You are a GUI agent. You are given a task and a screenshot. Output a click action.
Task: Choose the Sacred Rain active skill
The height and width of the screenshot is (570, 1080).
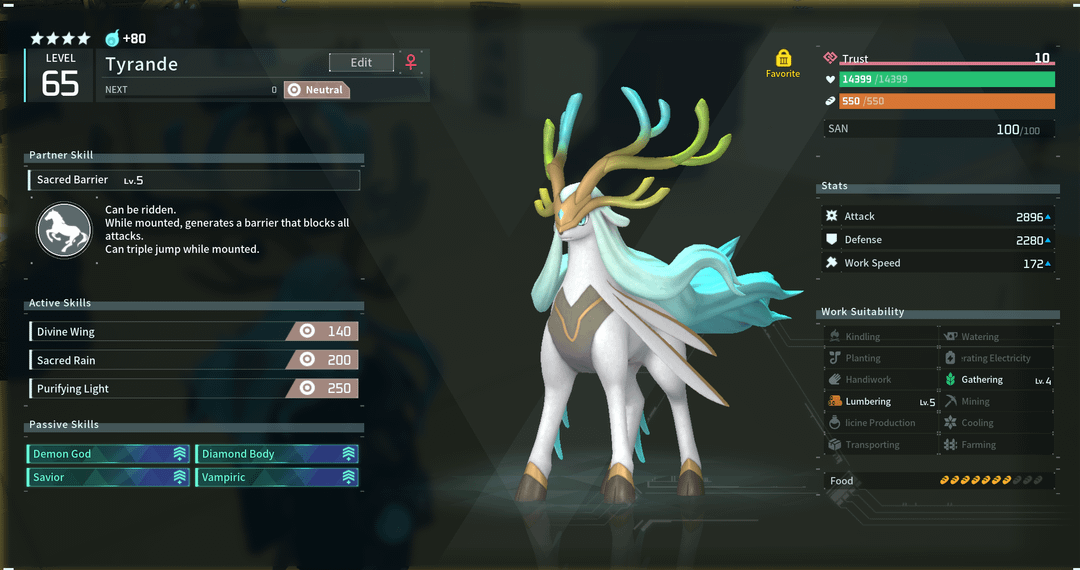pos(193,360)
